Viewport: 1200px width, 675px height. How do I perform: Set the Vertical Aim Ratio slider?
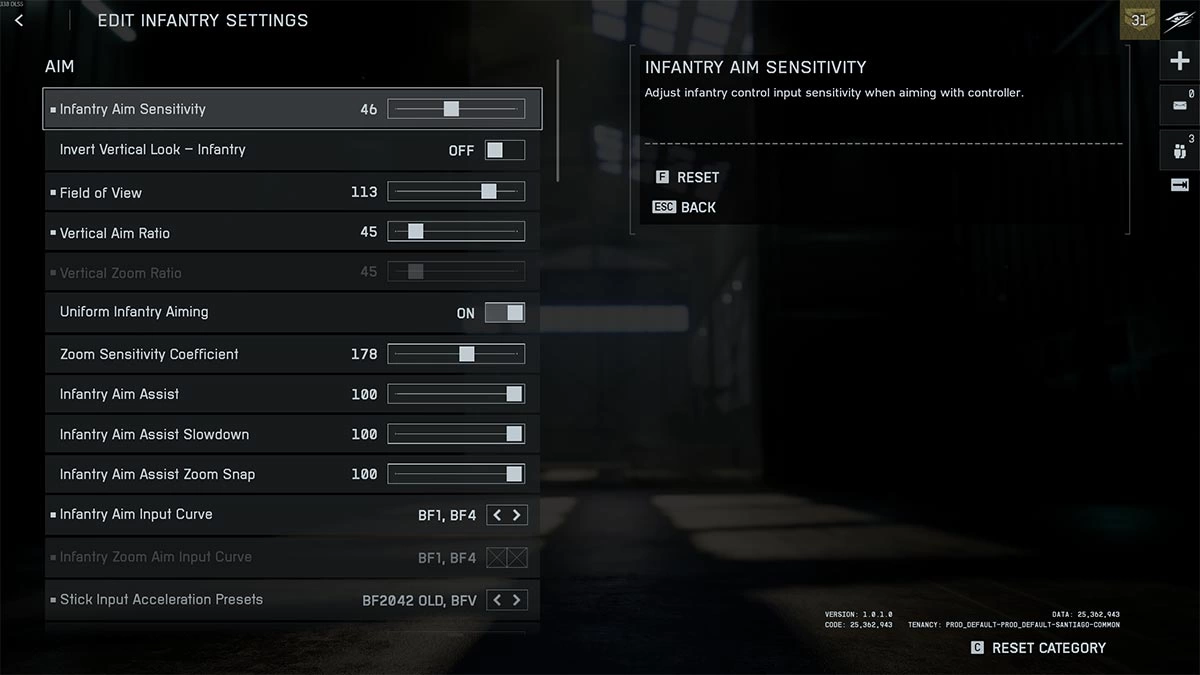pos(456,232)
